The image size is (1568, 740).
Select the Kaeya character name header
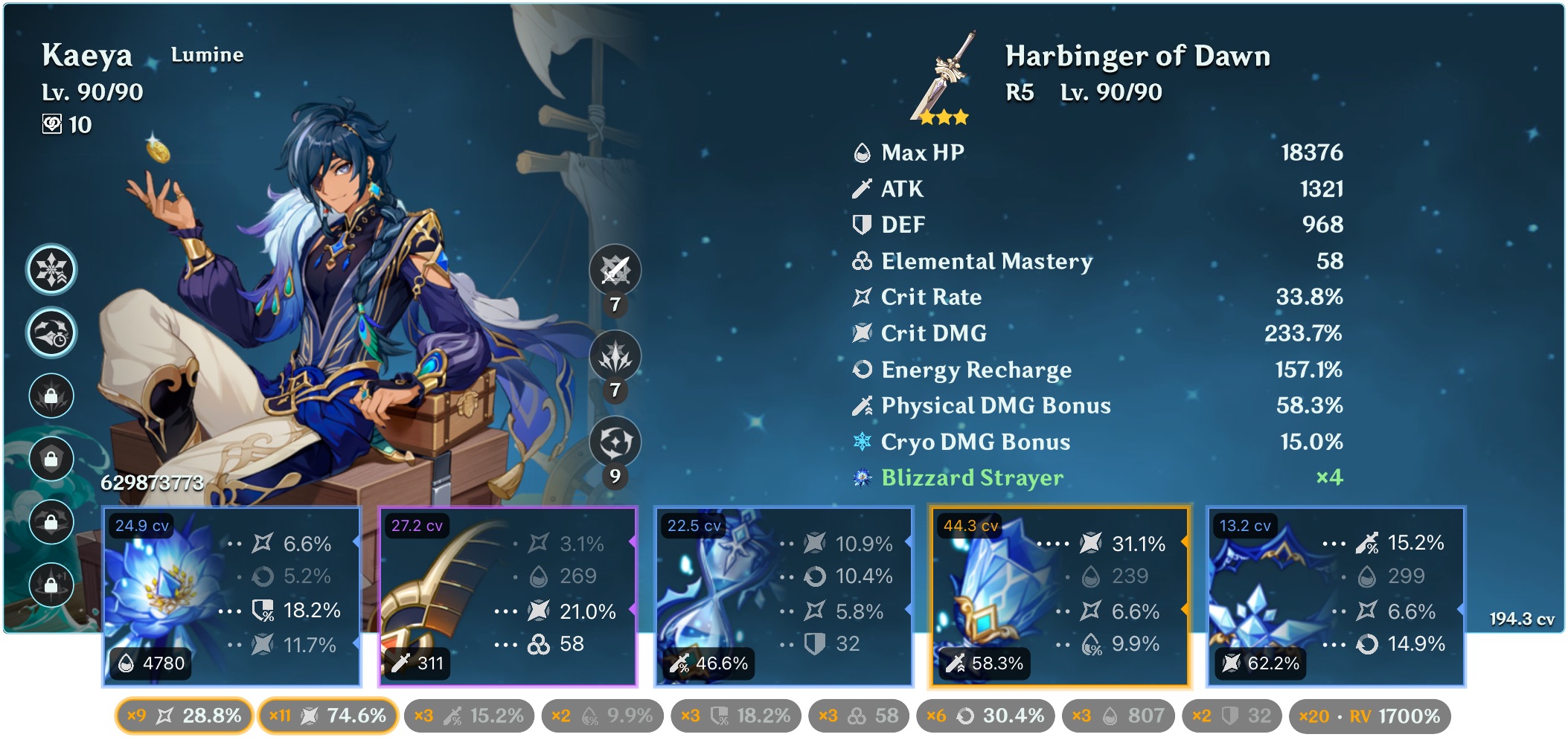(87, 54)
